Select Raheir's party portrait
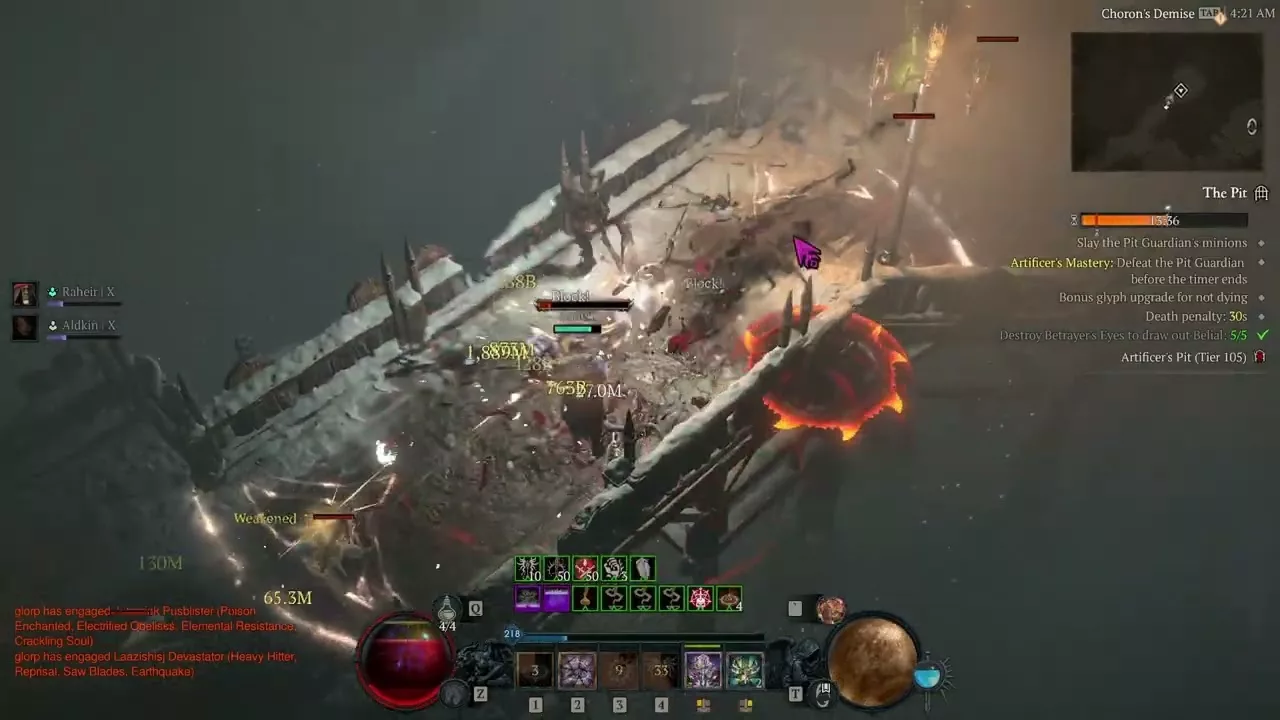 click(x=25, y=294)
